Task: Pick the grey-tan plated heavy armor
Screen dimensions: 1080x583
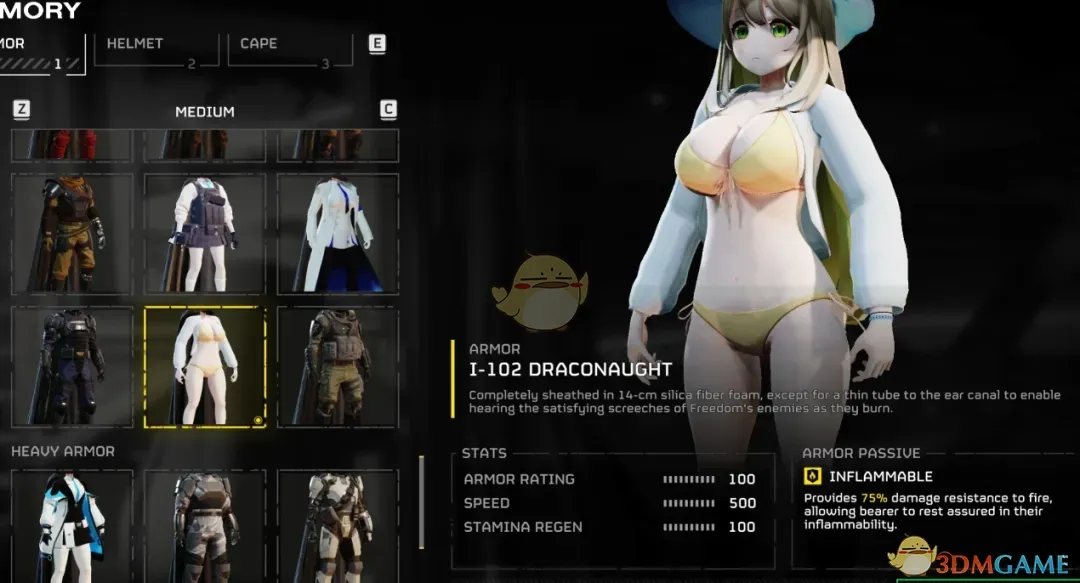Action: point(205,525)
